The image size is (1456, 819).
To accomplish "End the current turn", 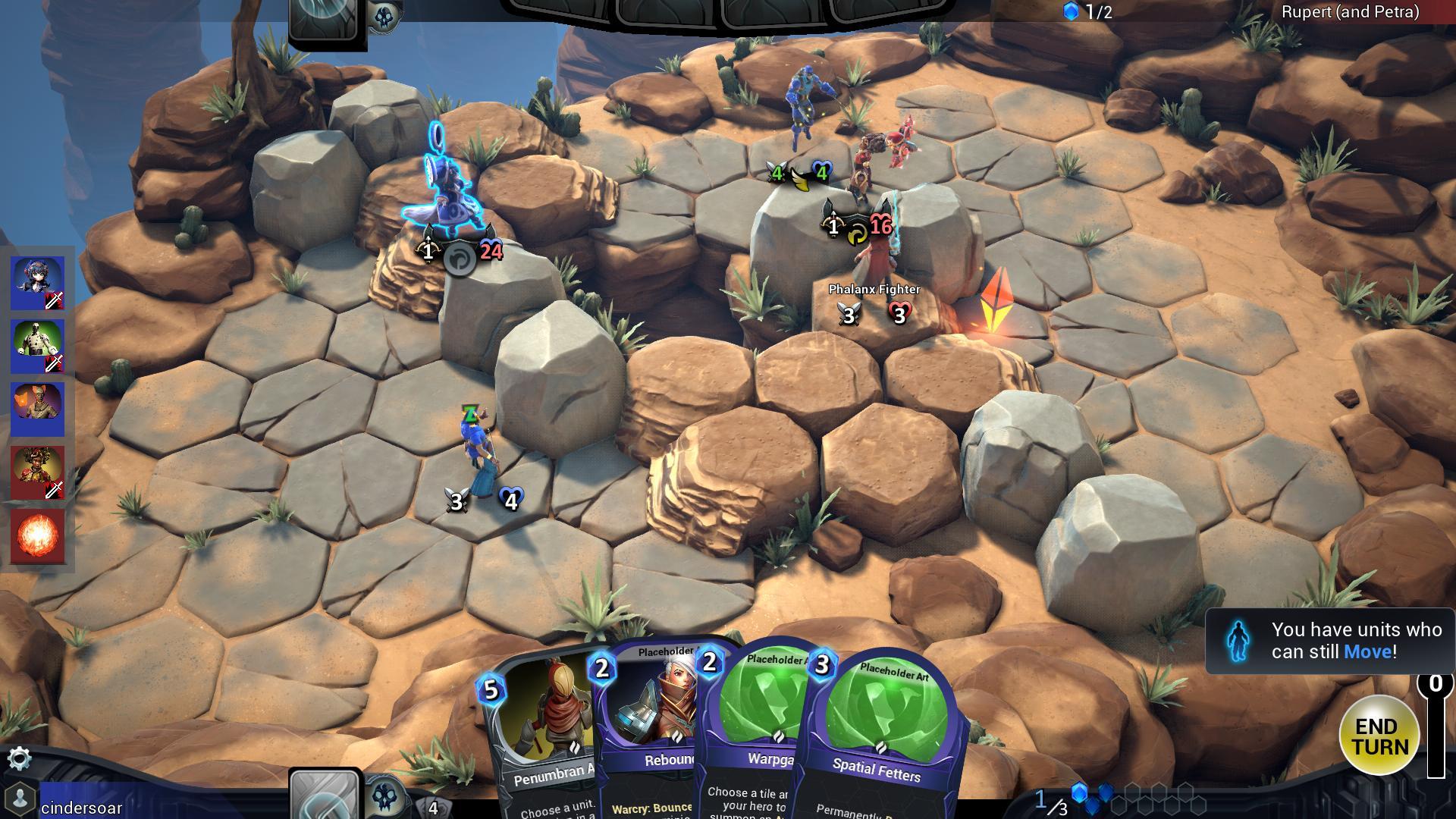I will click(x=1379, y=735).
